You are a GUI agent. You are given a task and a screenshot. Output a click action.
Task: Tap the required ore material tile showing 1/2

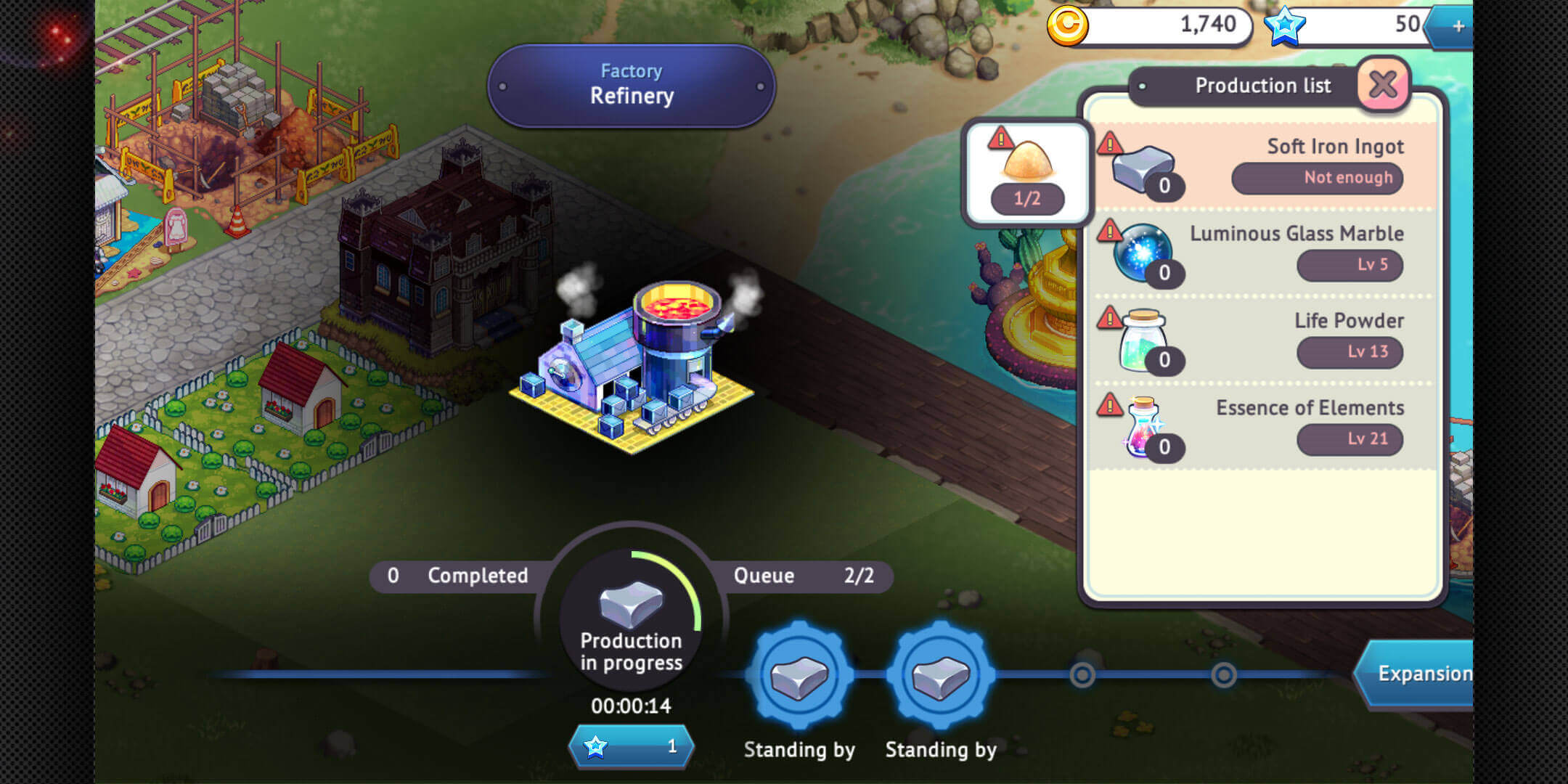(x=1026, y=173)
